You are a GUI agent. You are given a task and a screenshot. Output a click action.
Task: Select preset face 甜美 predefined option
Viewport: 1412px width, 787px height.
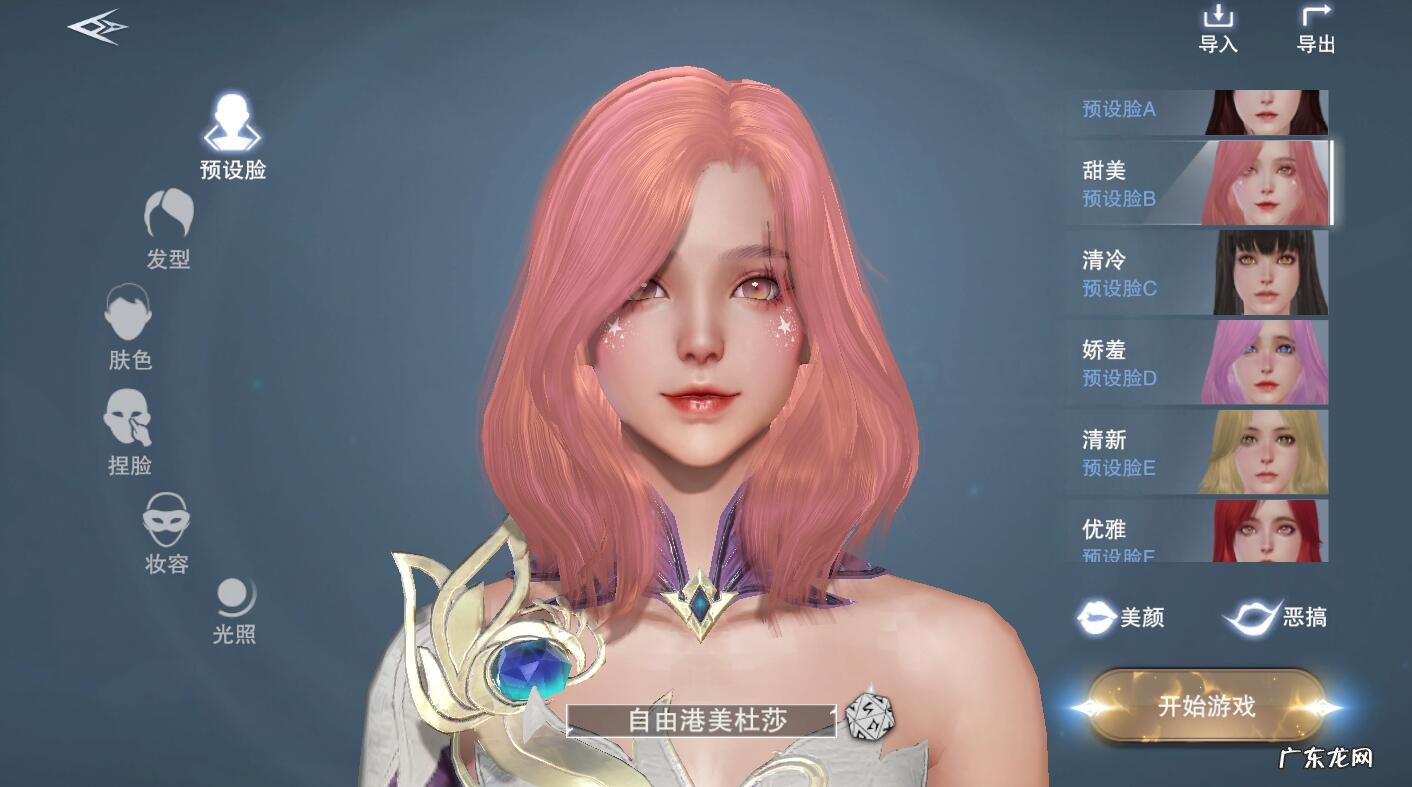pos(1197,182)
